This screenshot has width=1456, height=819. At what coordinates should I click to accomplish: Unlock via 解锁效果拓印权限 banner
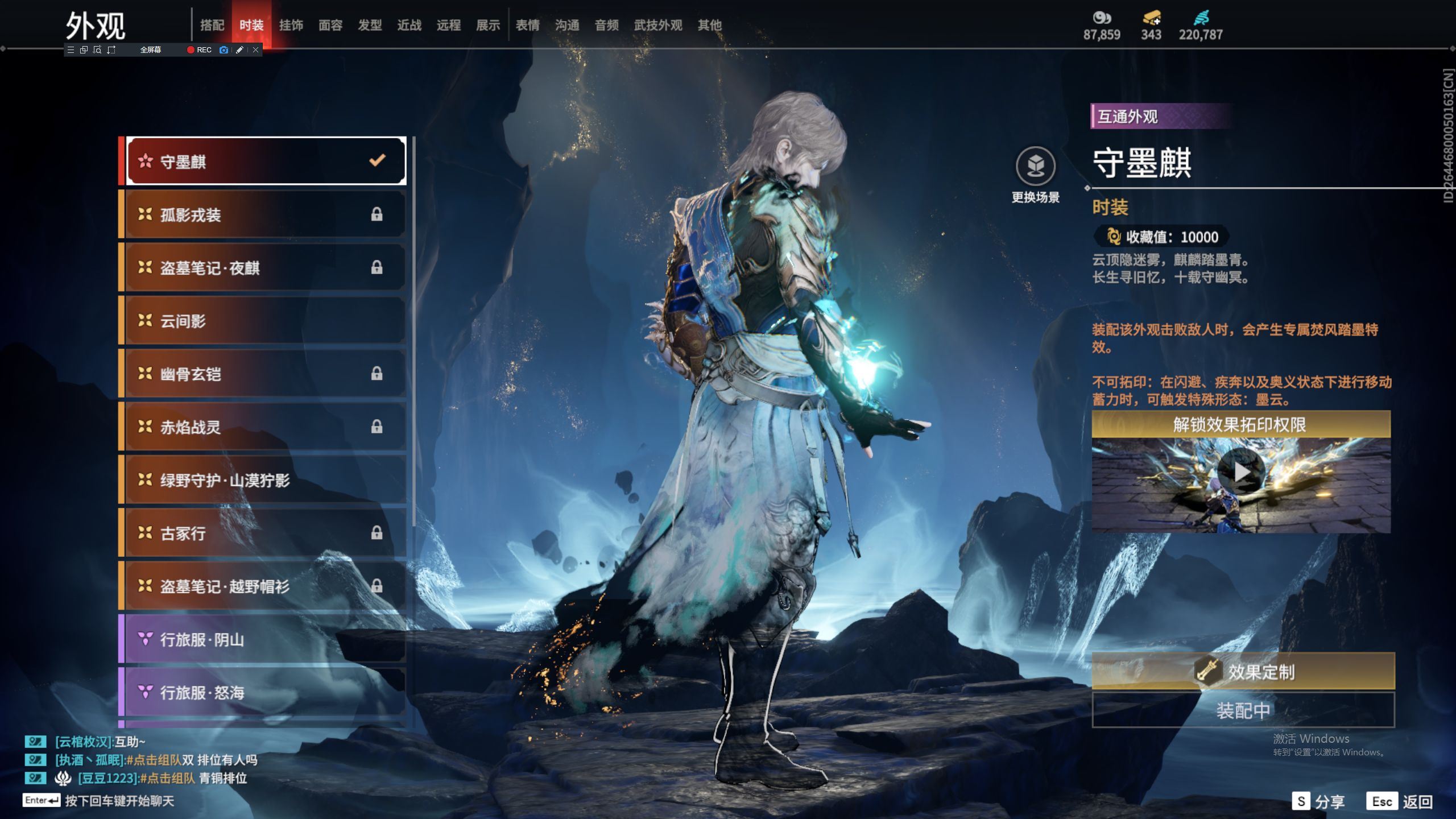point(1241,425)
